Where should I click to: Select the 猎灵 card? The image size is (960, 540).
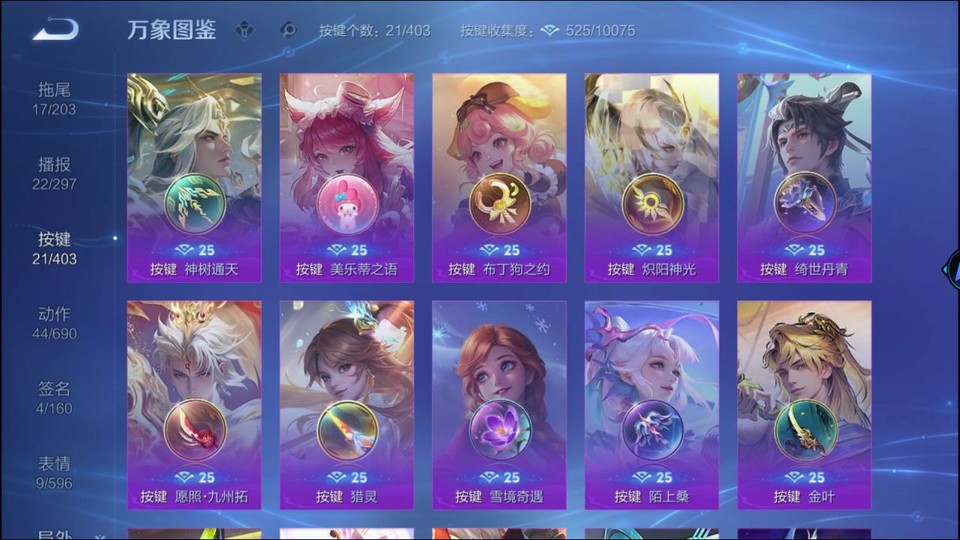pos(347,405)
